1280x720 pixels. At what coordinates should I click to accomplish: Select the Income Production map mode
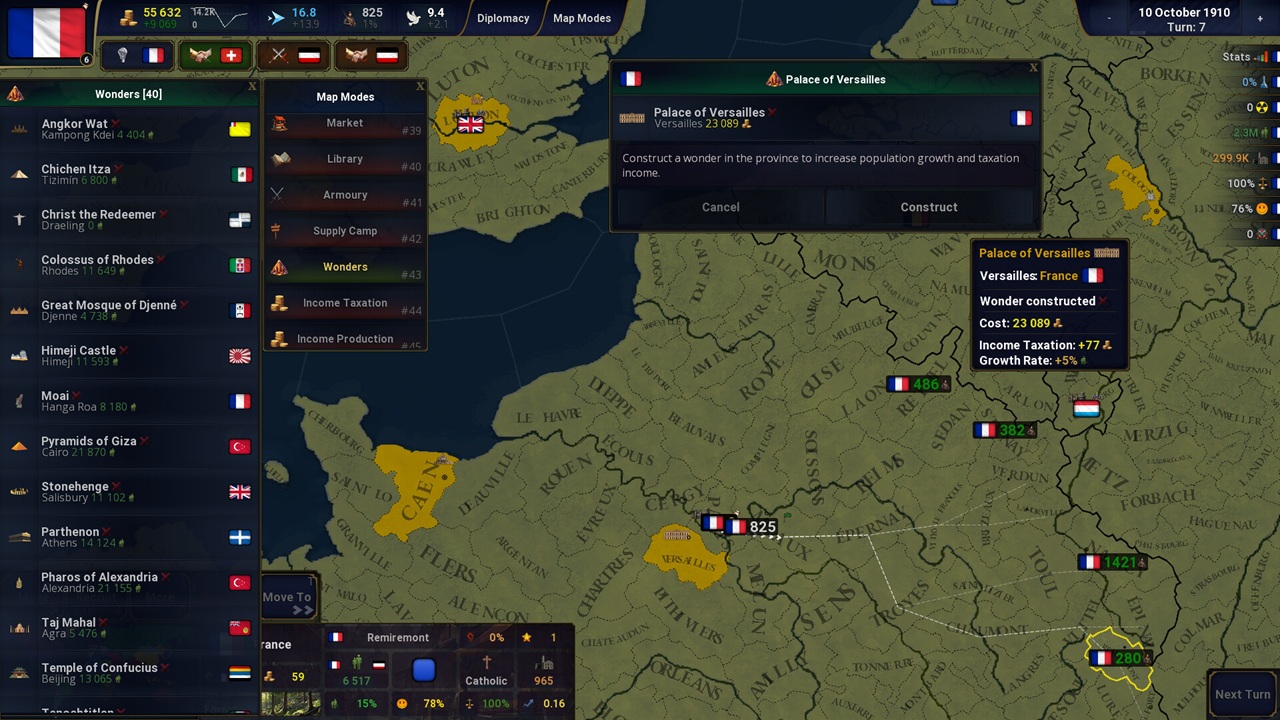tap(345, 339)
